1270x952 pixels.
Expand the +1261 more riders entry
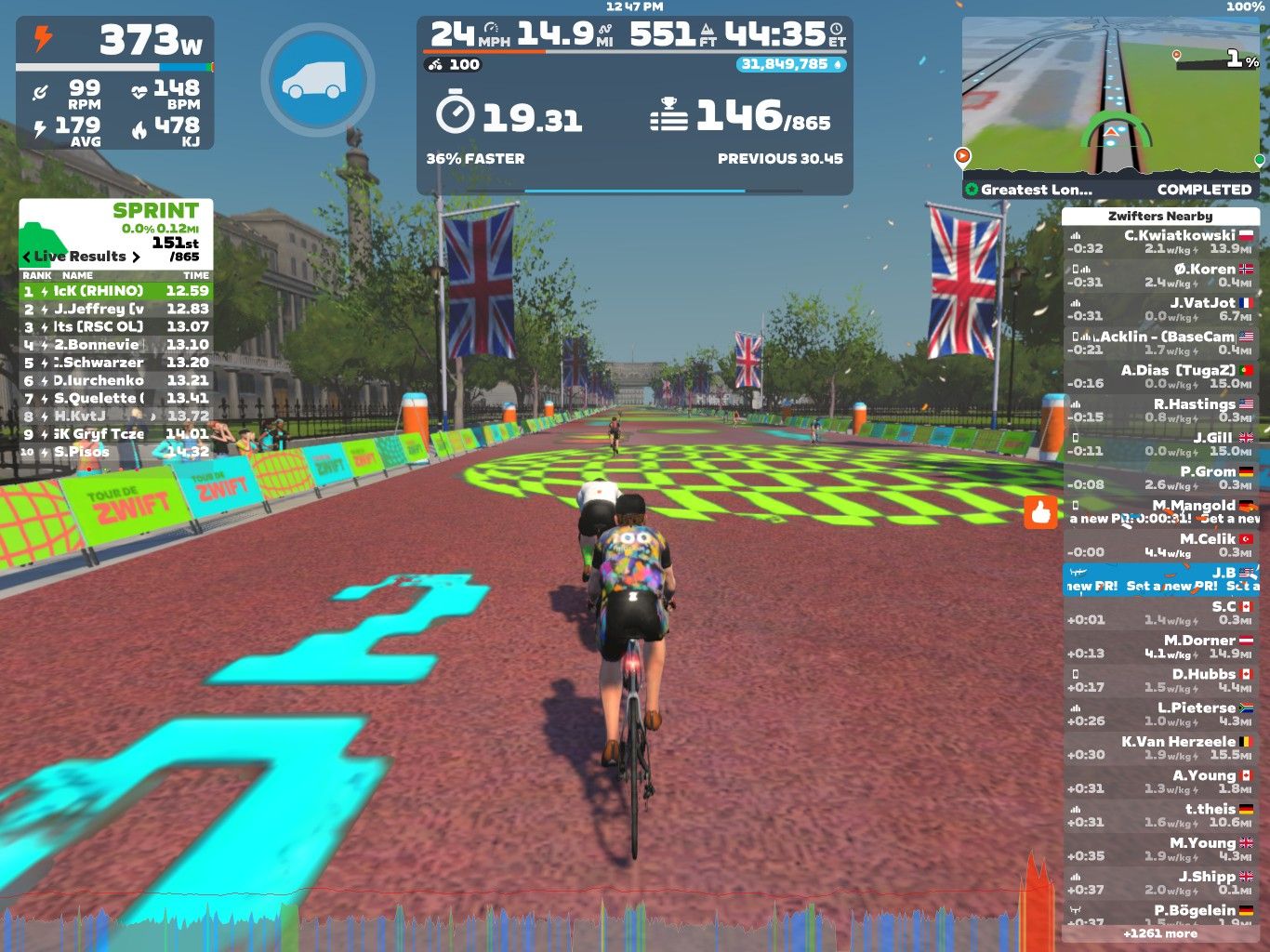(1159, 933)
